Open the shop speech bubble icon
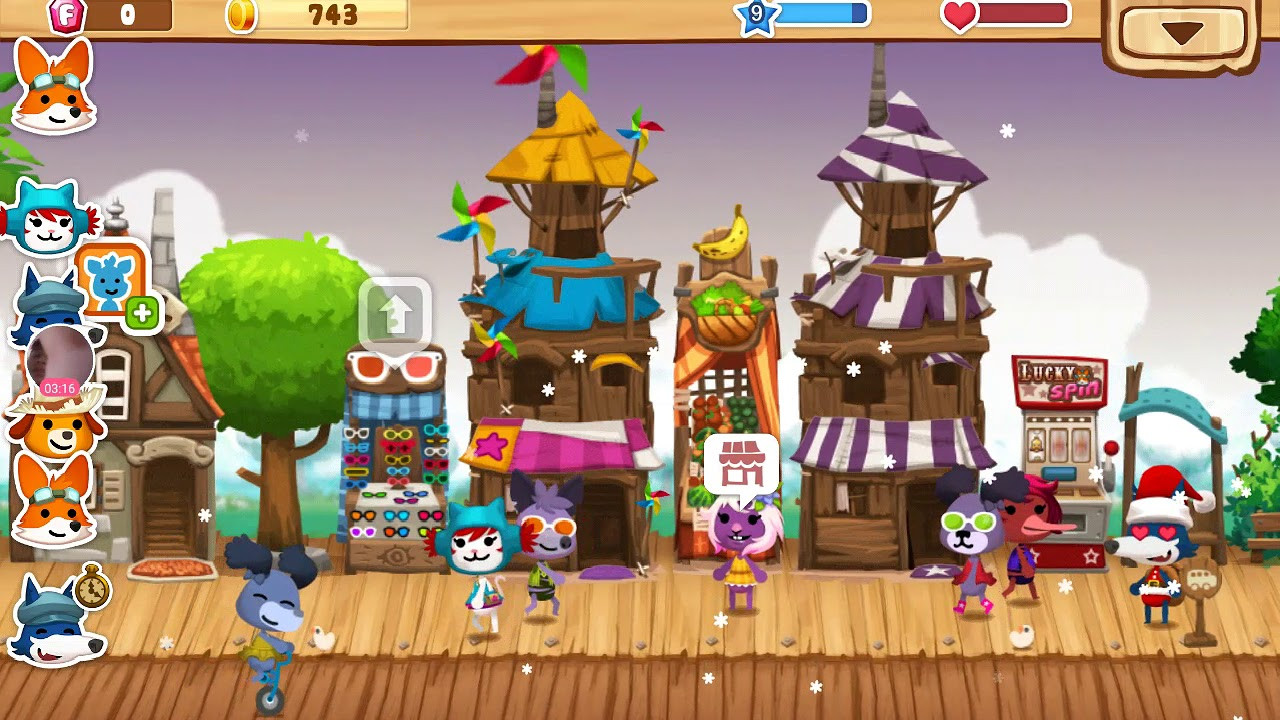Viewport: 1280px width, 720px height. point(741,463)
